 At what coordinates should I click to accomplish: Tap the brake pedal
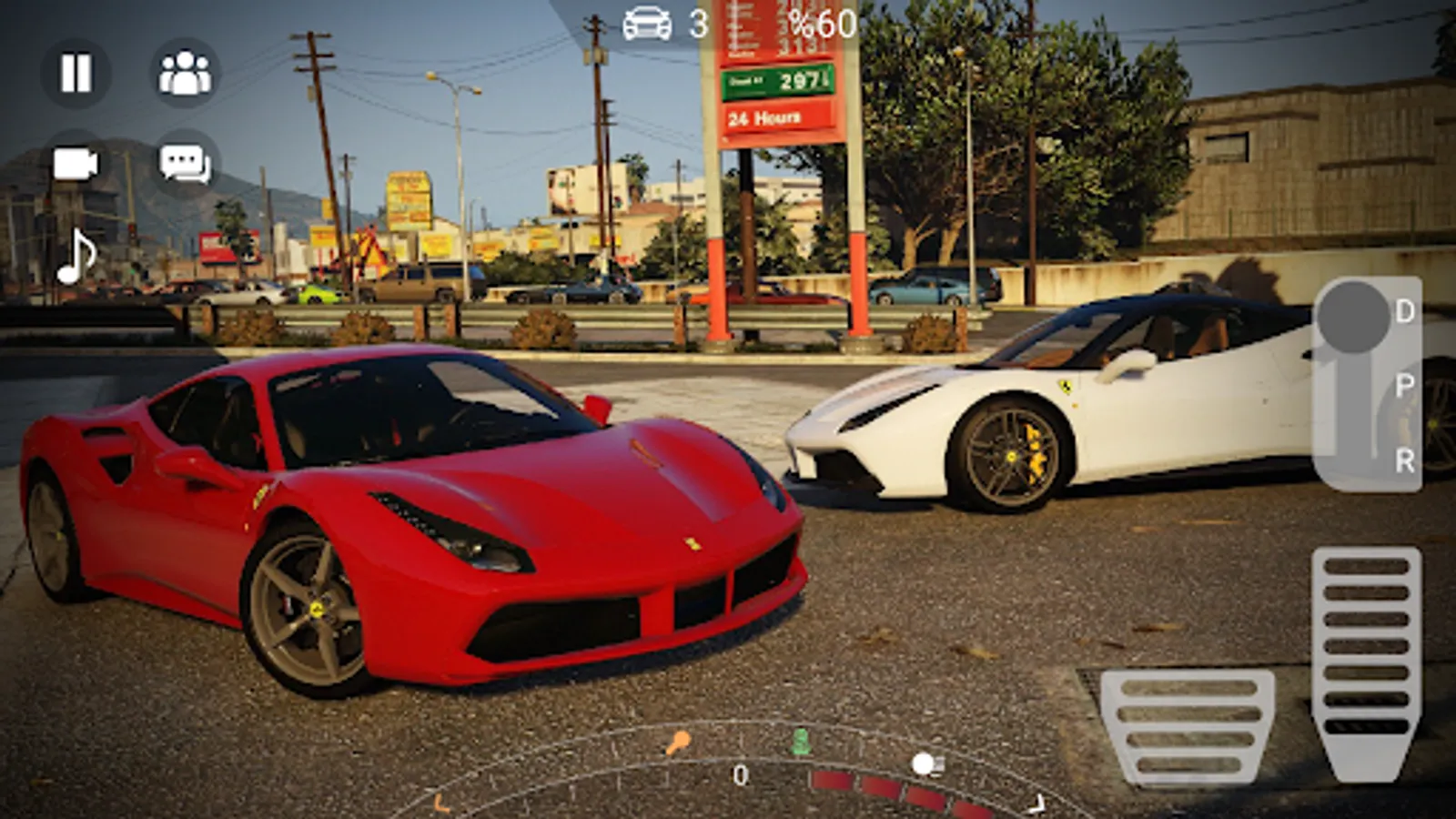tap(1187, 726)
